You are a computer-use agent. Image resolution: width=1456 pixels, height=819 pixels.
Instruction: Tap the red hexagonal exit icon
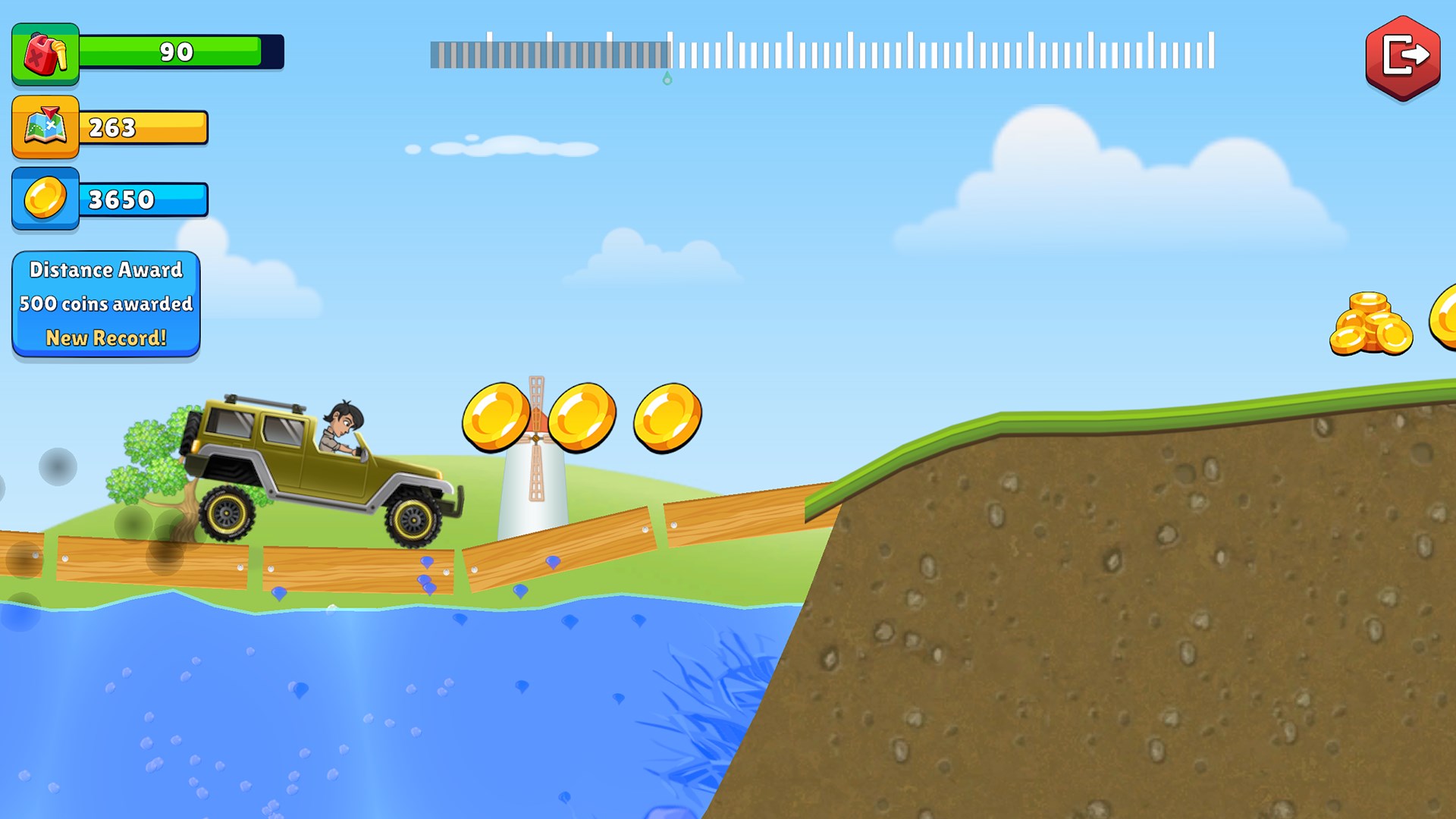[x=1401, y=56]
